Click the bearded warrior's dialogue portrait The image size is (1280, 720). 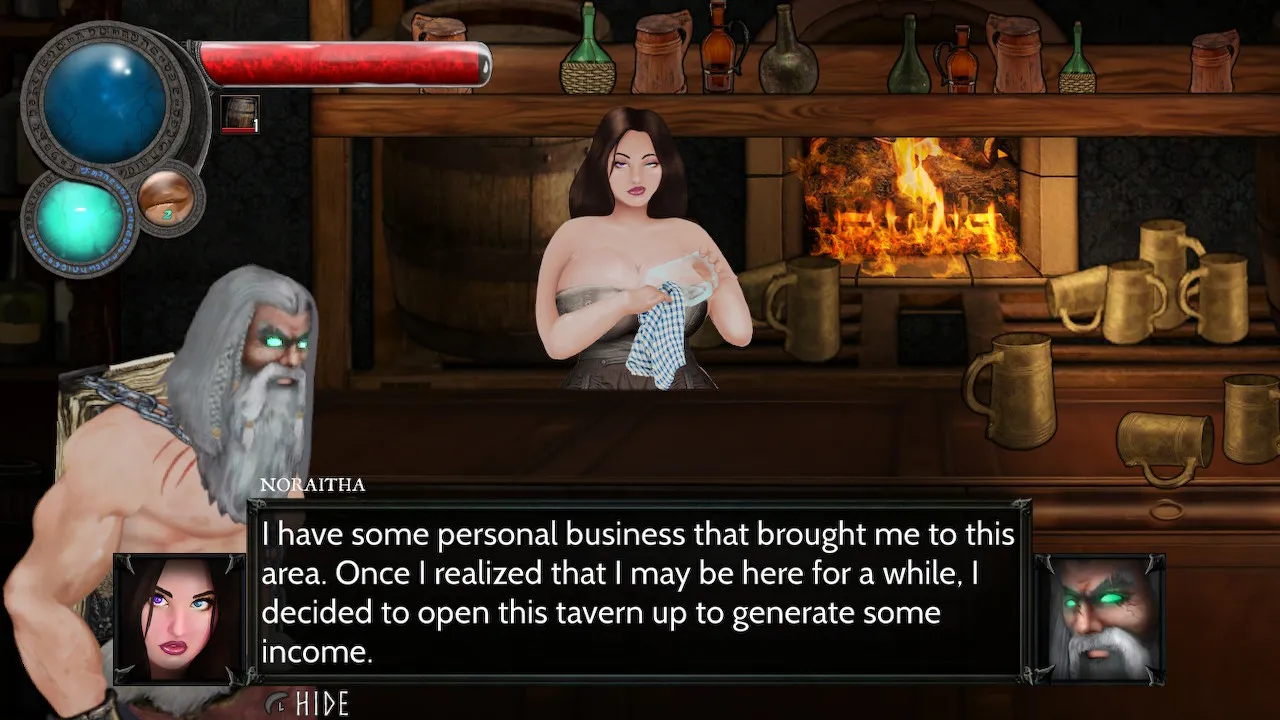point(1099,618)
